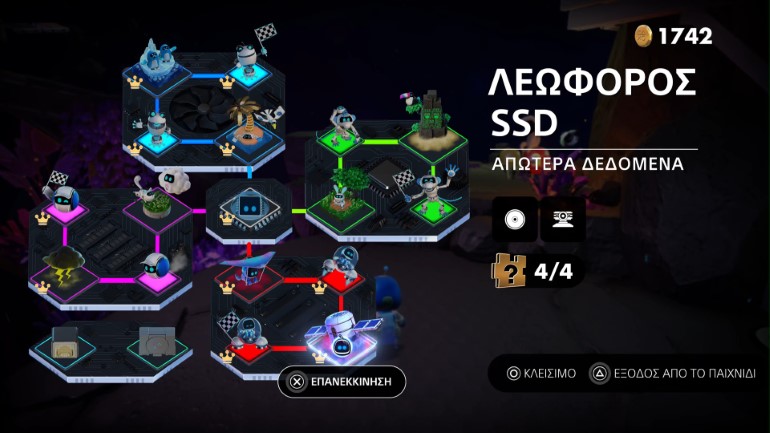Select the grey console tile with gold screen
The image size is (770, 433).
click(x=62, y=343)
